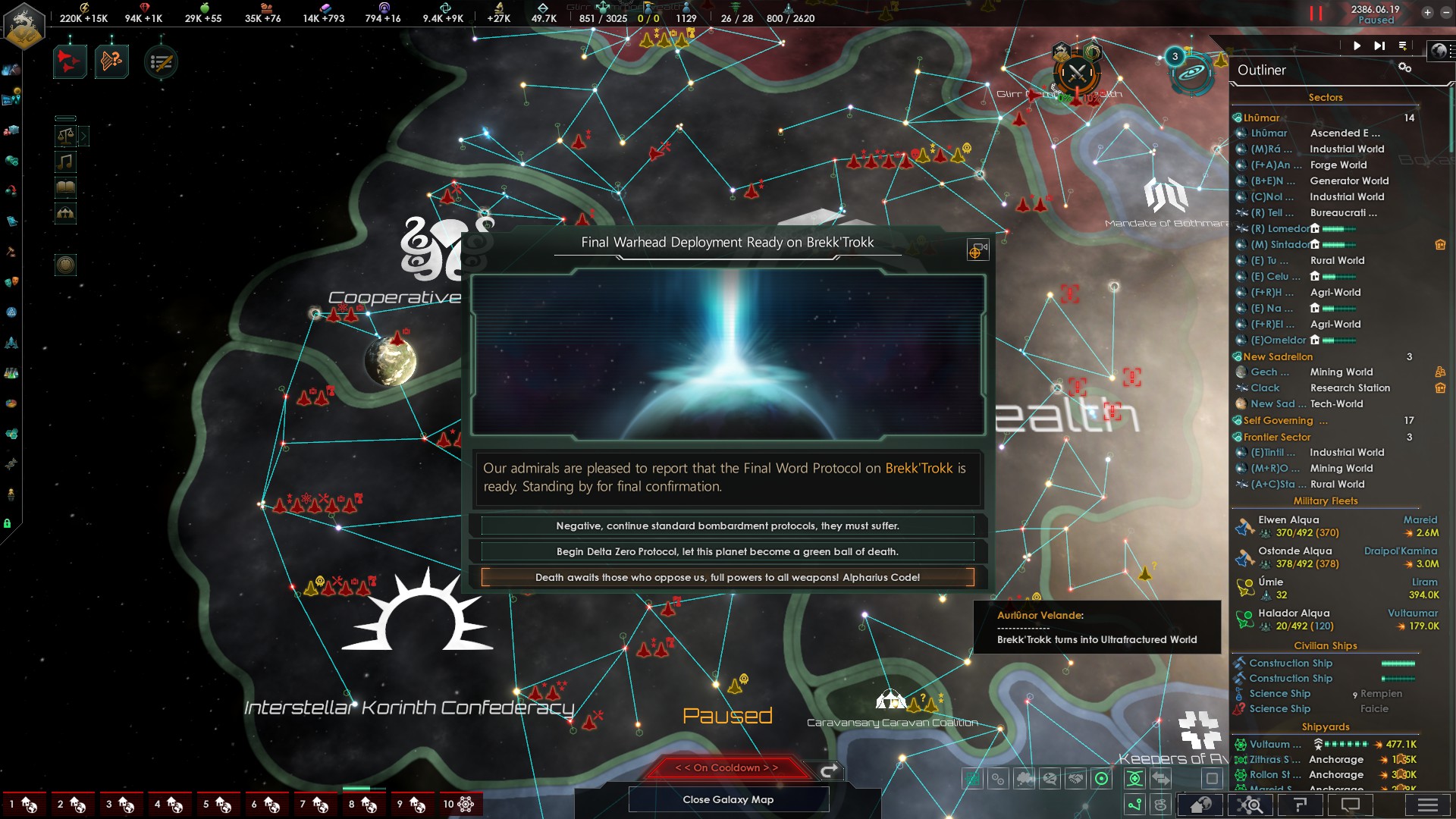The image size is (1456, 819).
Task: Open the book icon in the left panel
Action: coord(65,187)
